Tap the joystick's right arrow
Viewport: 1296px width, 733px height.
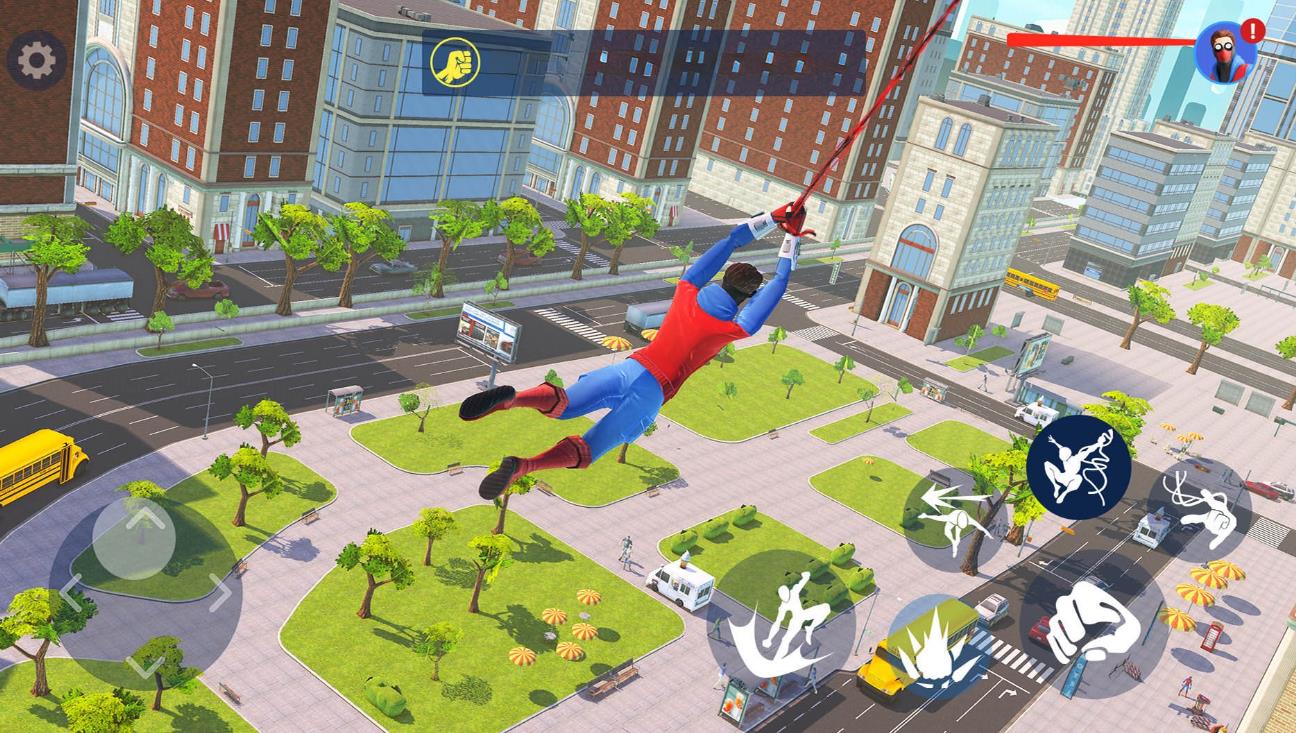pyautogui.click(x=220, y=592)
